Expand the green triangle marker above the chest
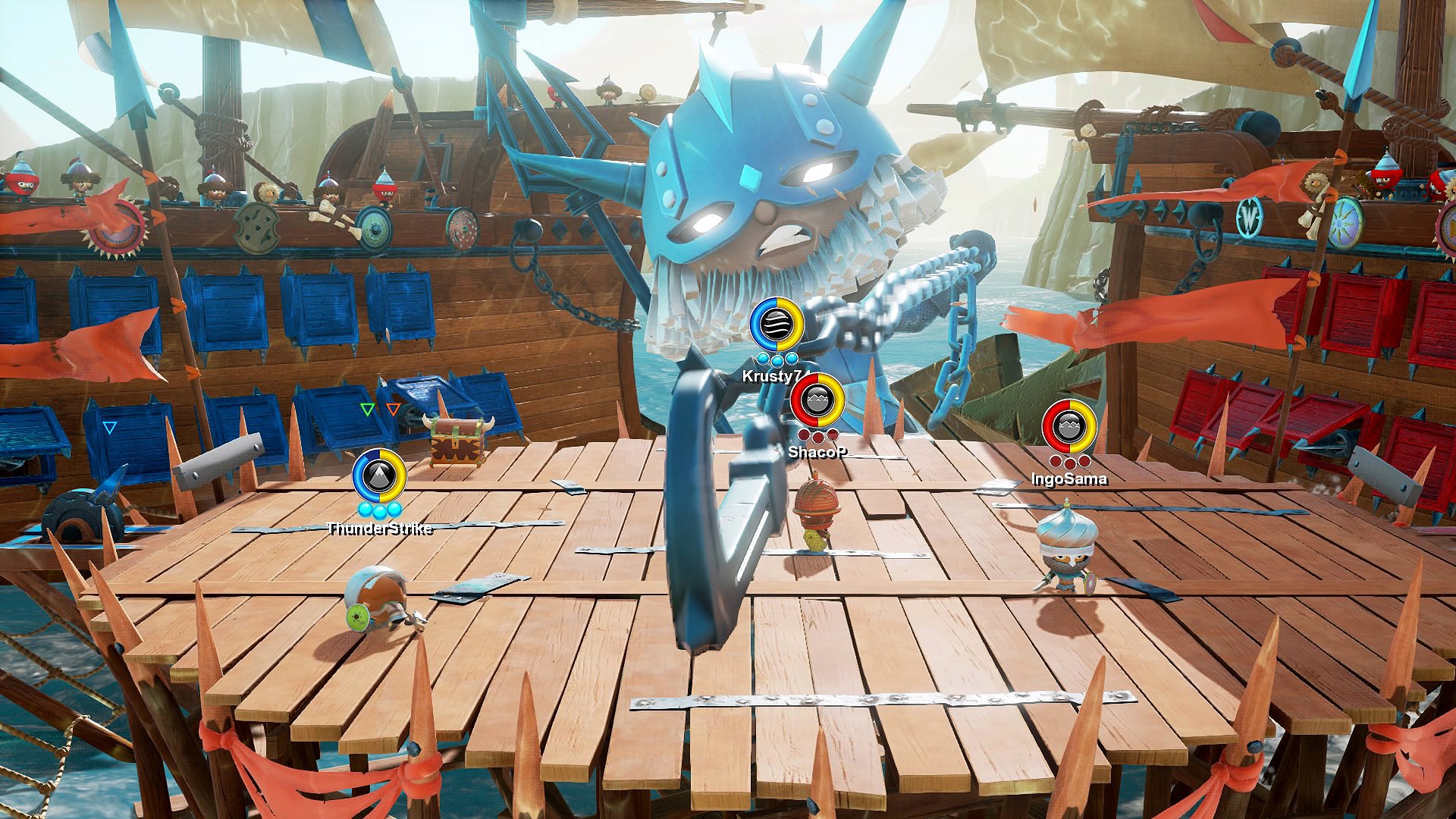 [367, 408]
